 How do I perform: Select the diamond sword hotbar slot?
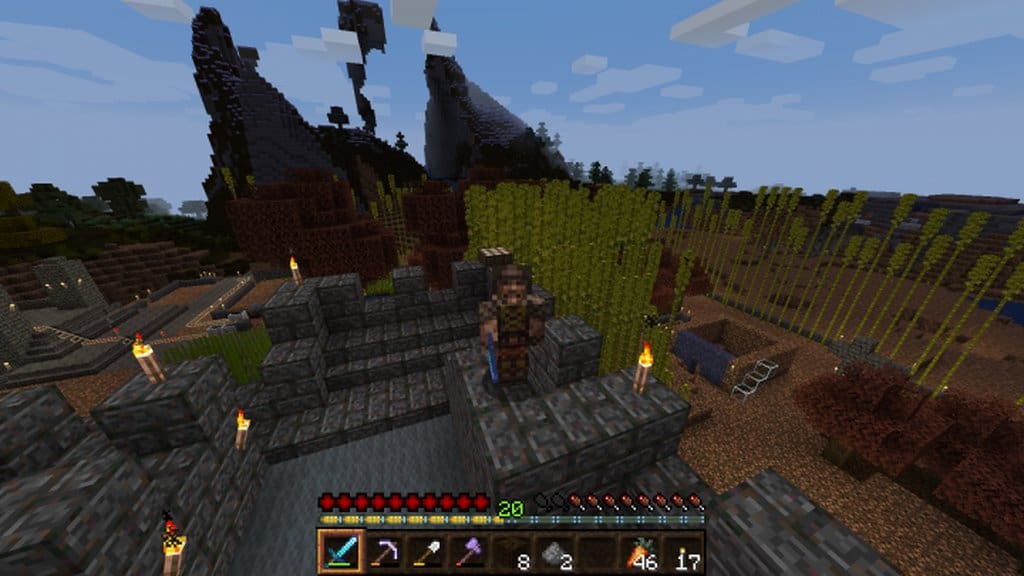point(338,551)
